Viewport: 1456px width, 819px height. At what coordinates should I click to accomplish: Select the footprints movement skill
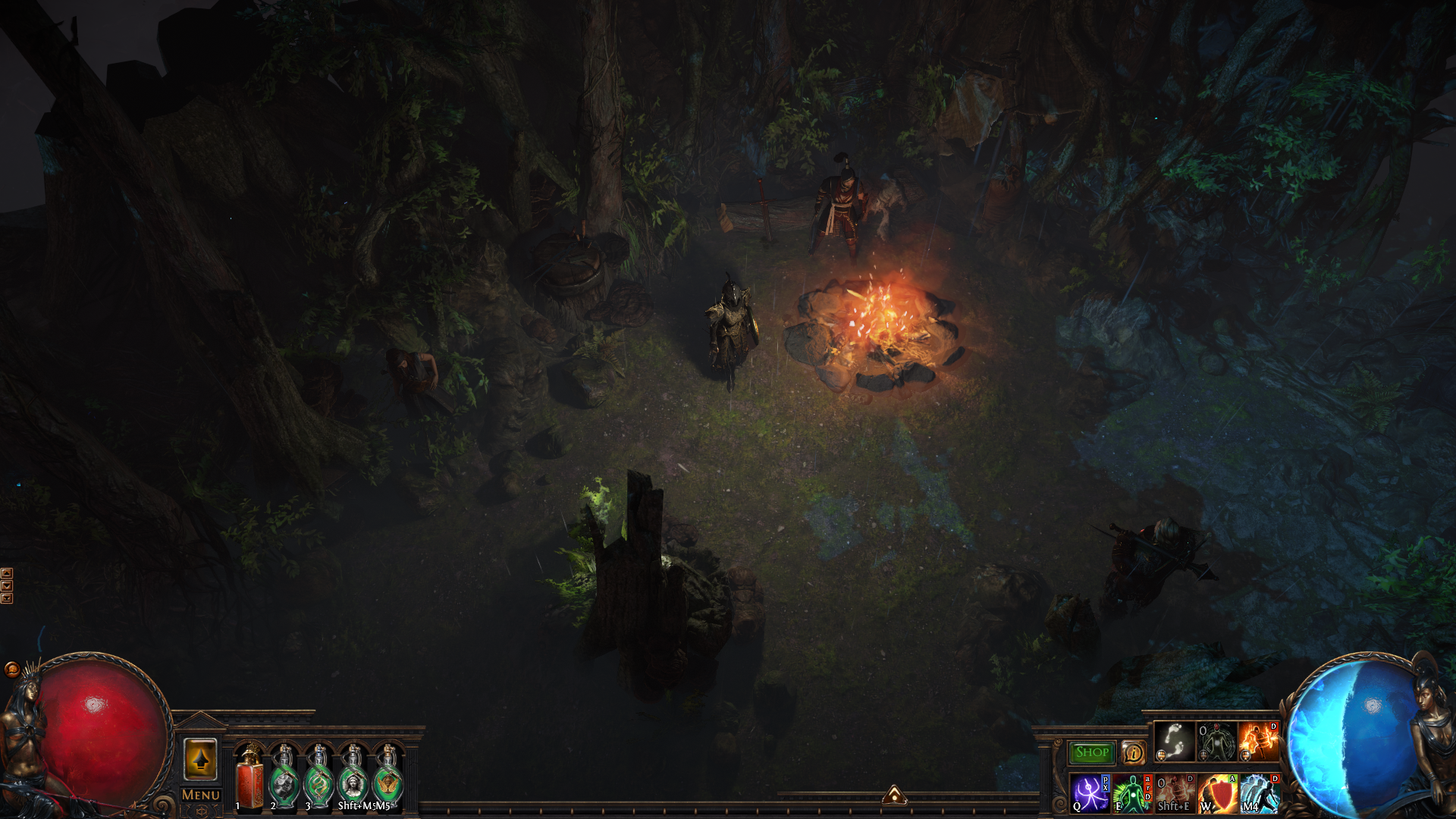[x=1174, y=741]
